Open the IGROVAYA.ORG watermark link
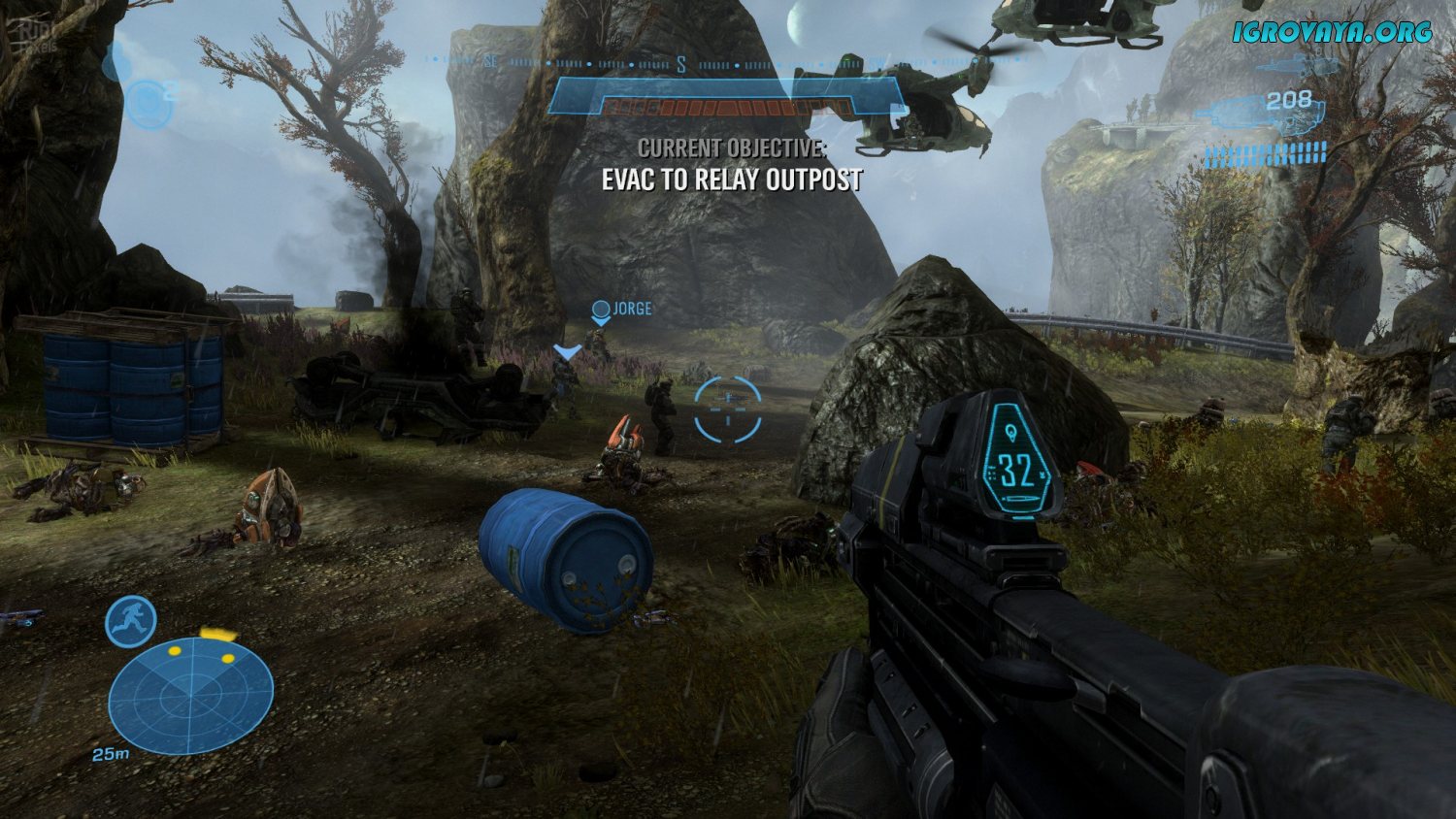The image size is (1456, 819). [1333, 32]
